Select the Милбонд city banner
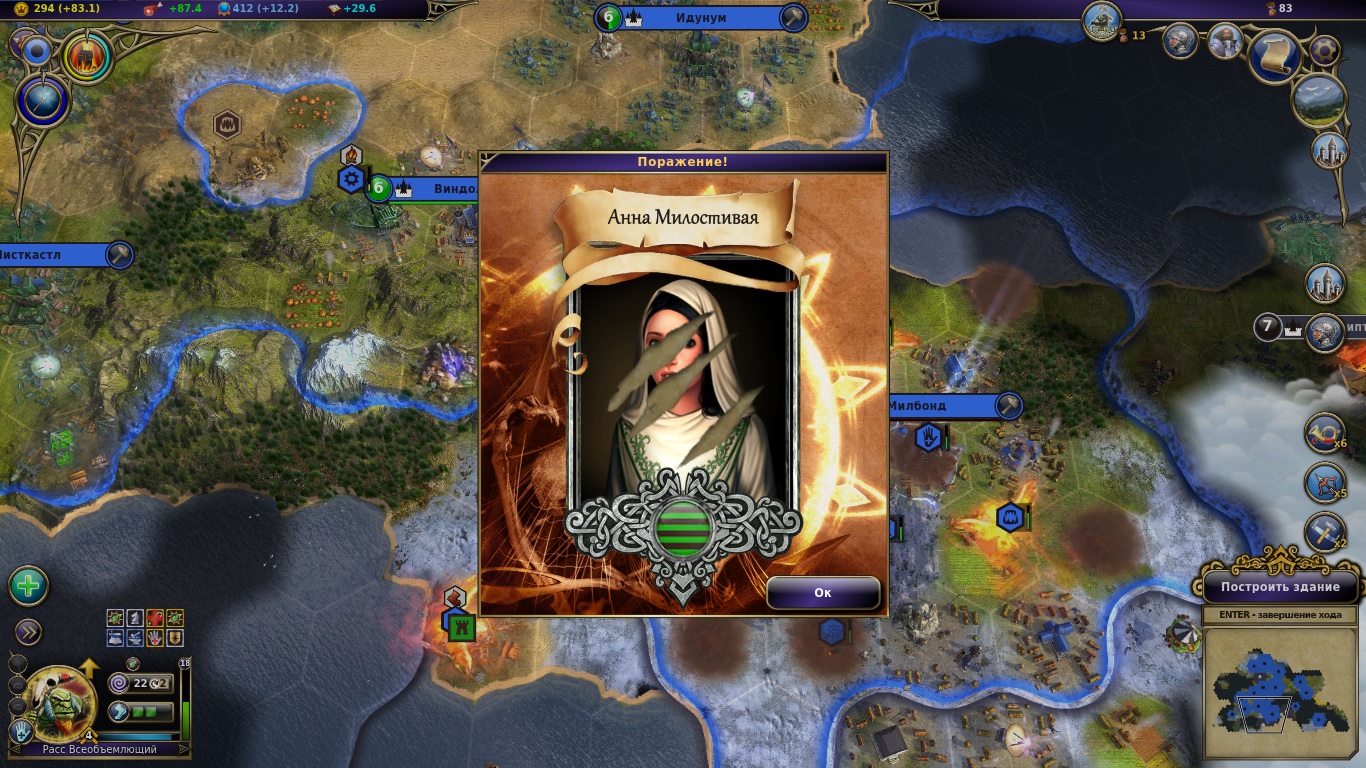Screen dimensions: 1366x768 pyautogui.click(x=945, y=405)
